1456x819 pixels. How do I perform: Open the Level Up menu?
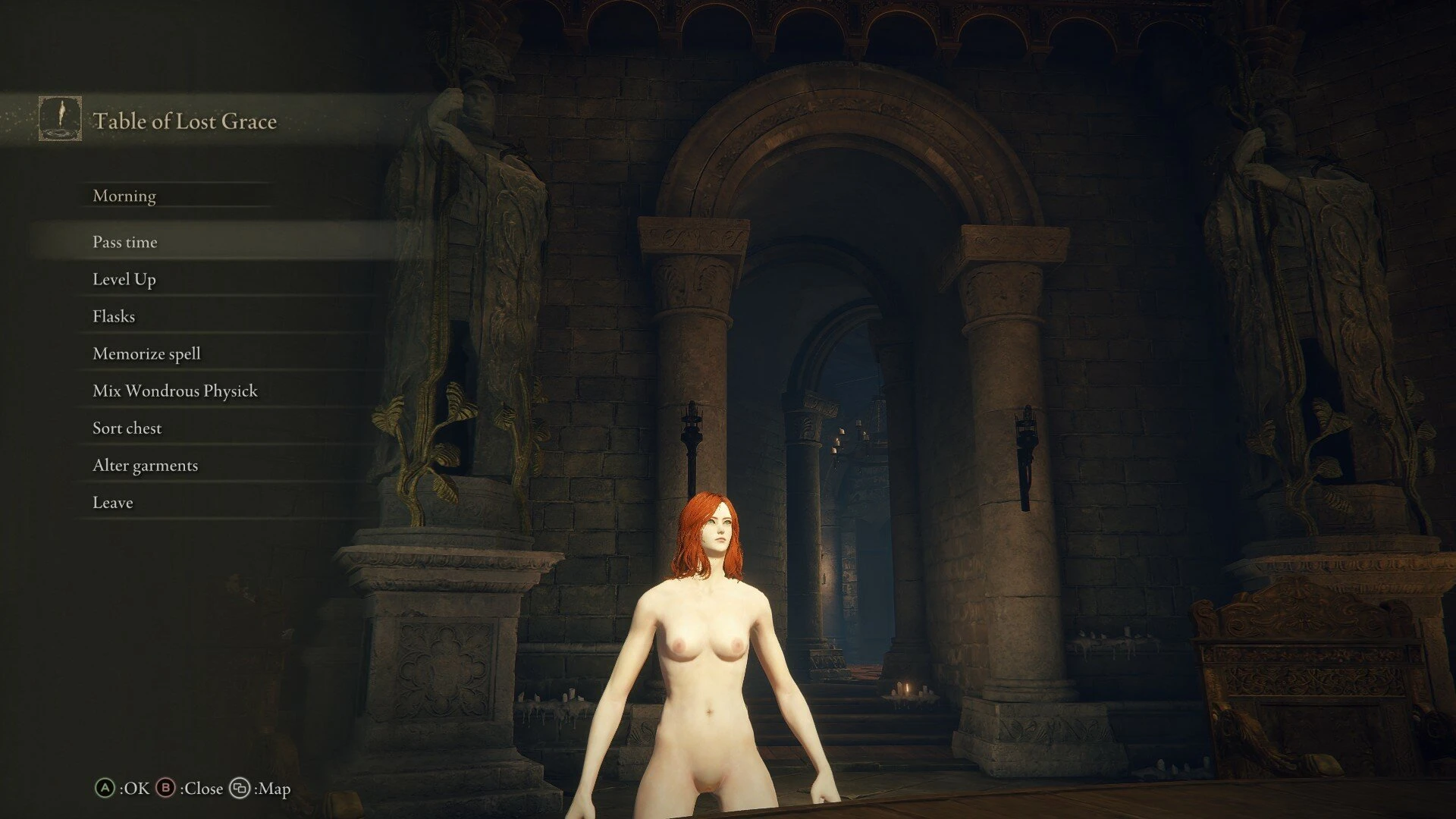point(124,279)
